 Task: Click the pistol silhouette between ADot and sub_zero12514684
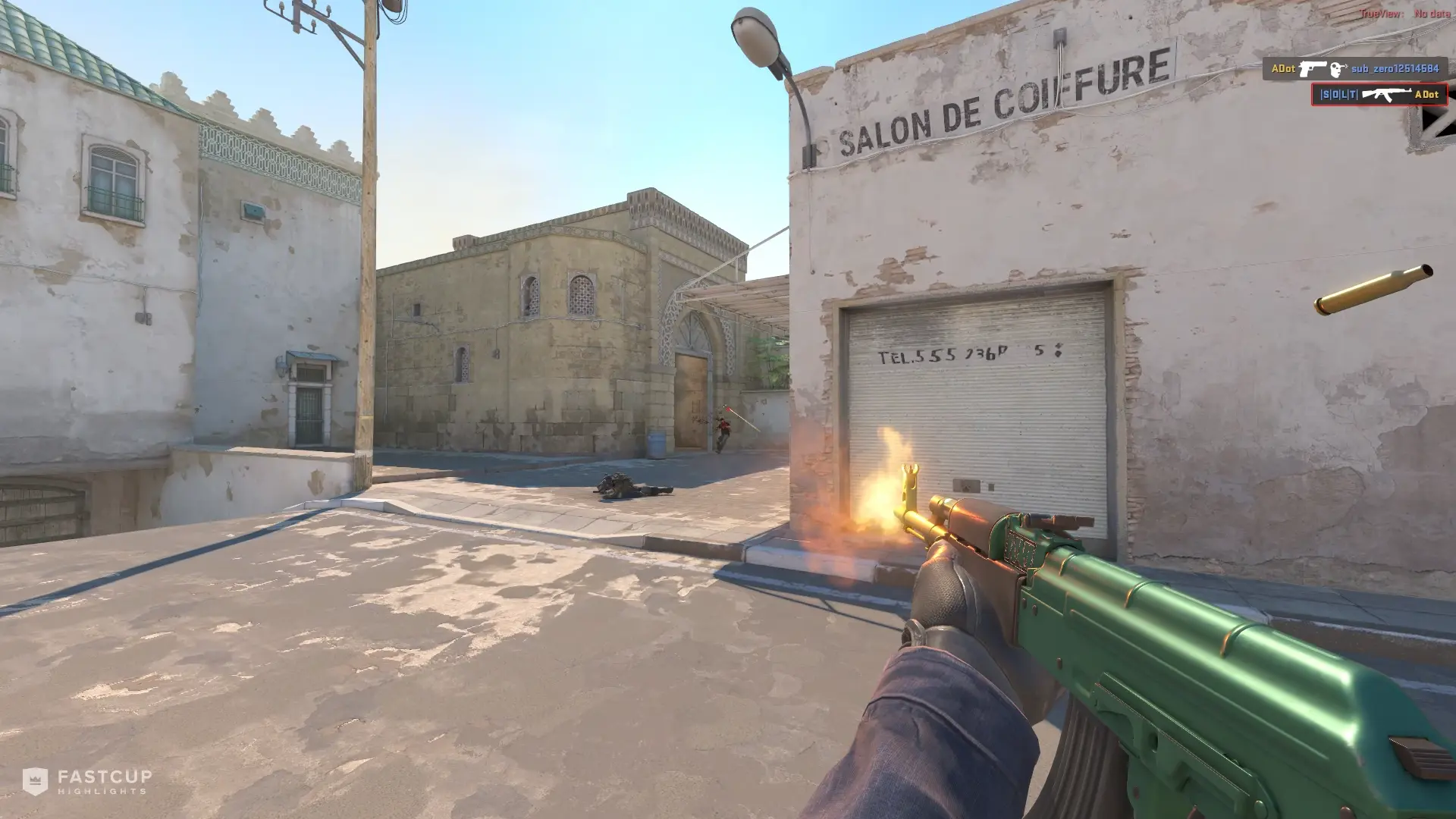1313,69
